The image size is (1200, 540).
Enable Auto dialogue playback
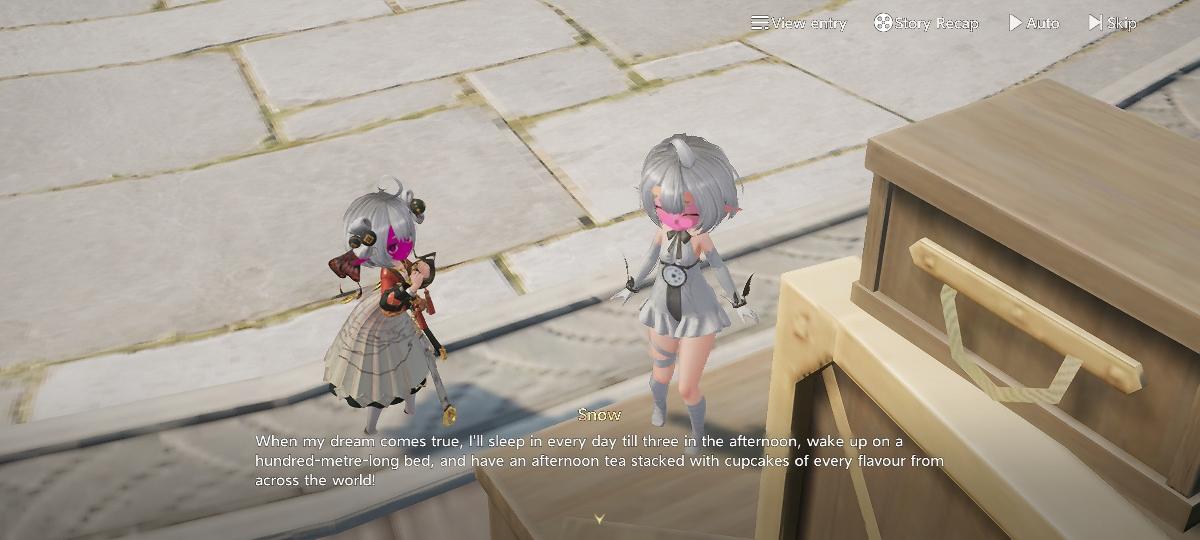pyautogui.click(x=1034, y=23)
